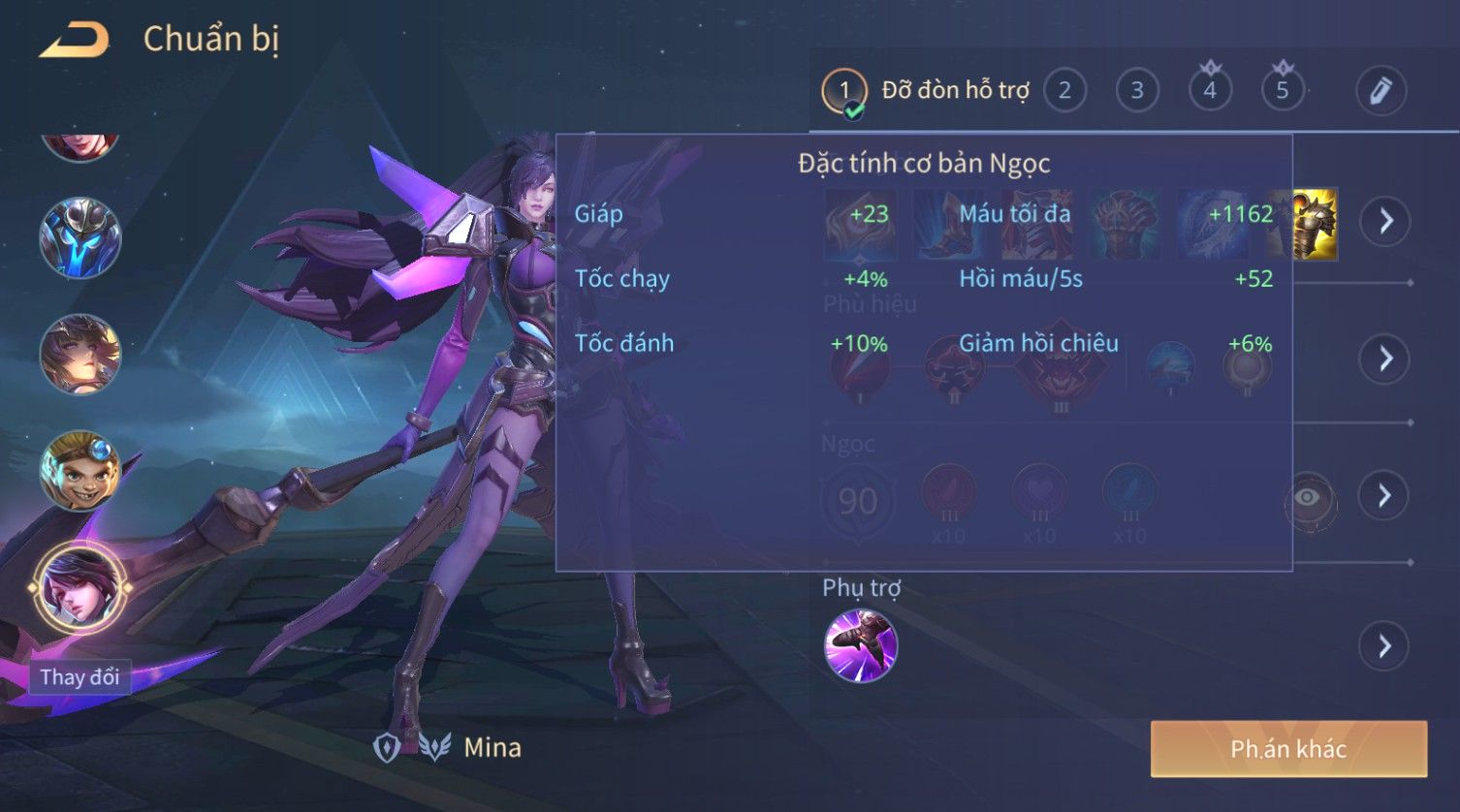Click the "Ph.án khác" button
Viewport: 1460px width, 812px height.
pos(1288,748)
